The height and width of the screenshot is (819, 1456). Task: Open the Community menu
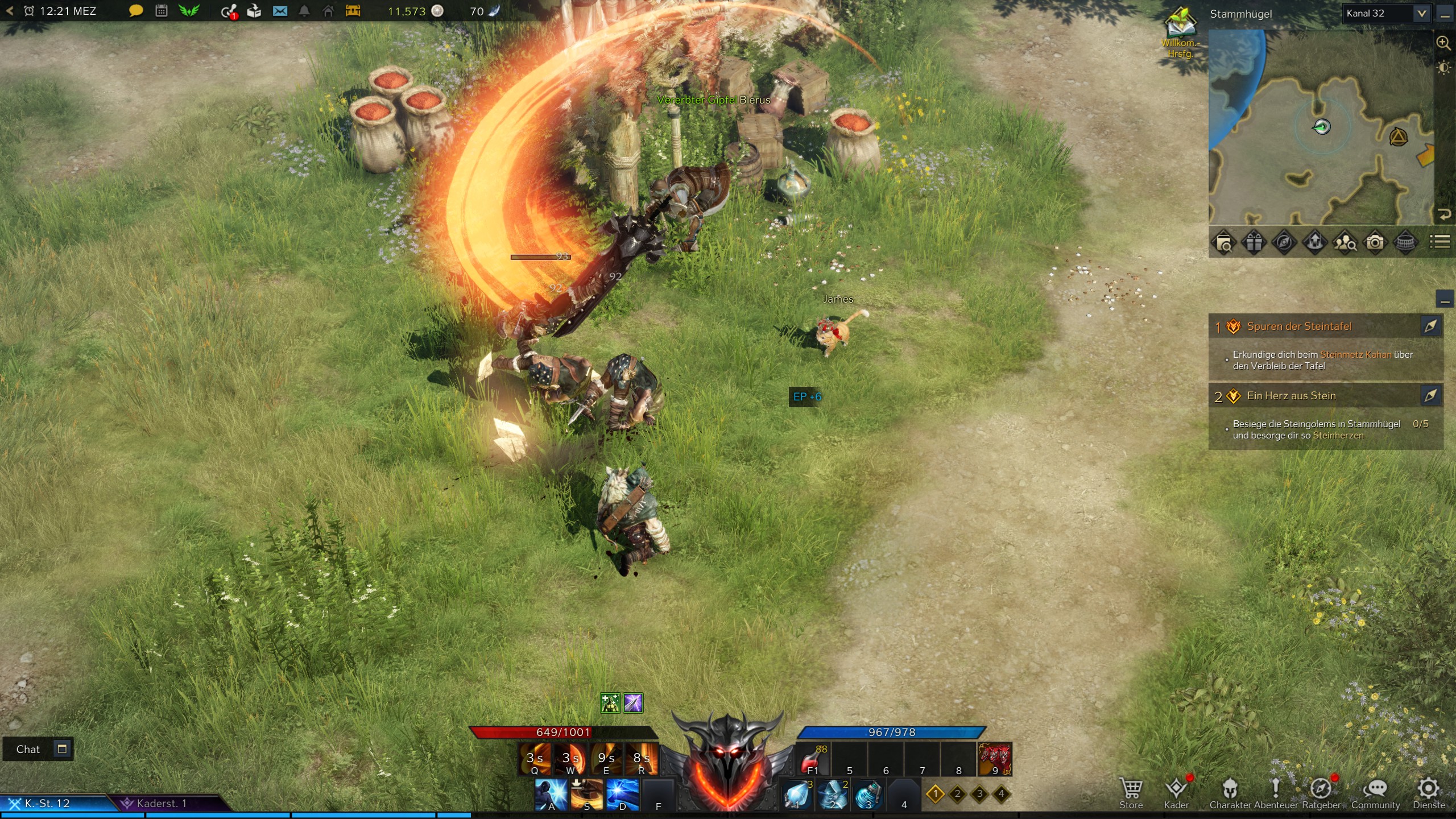tap(1375, 793)
